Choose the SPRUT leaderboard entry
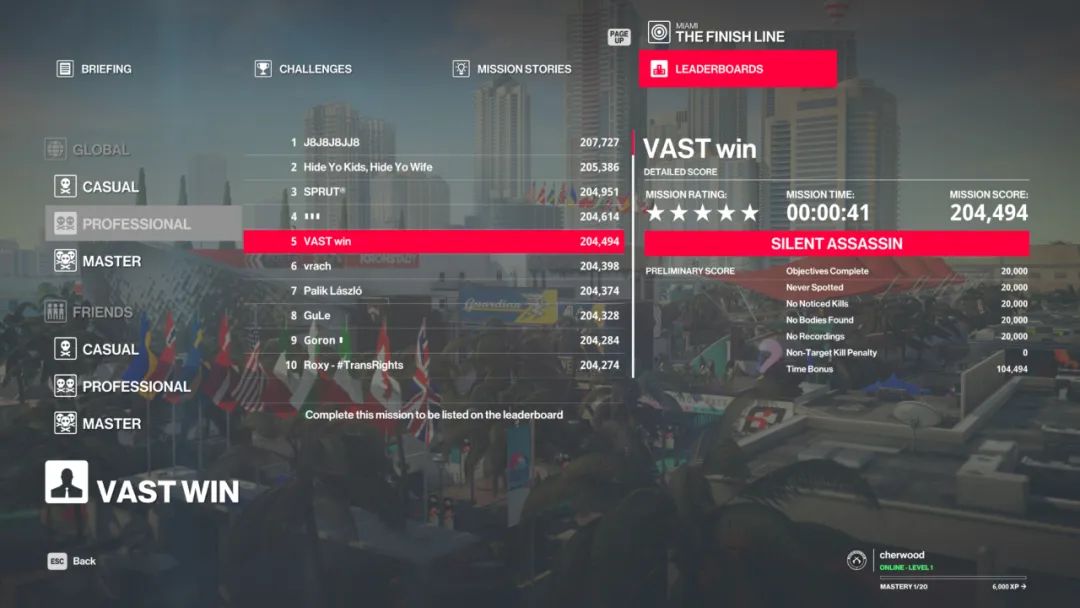Image resolution: width=1080 pixels, height=608 pixels. tap(433, 192)
